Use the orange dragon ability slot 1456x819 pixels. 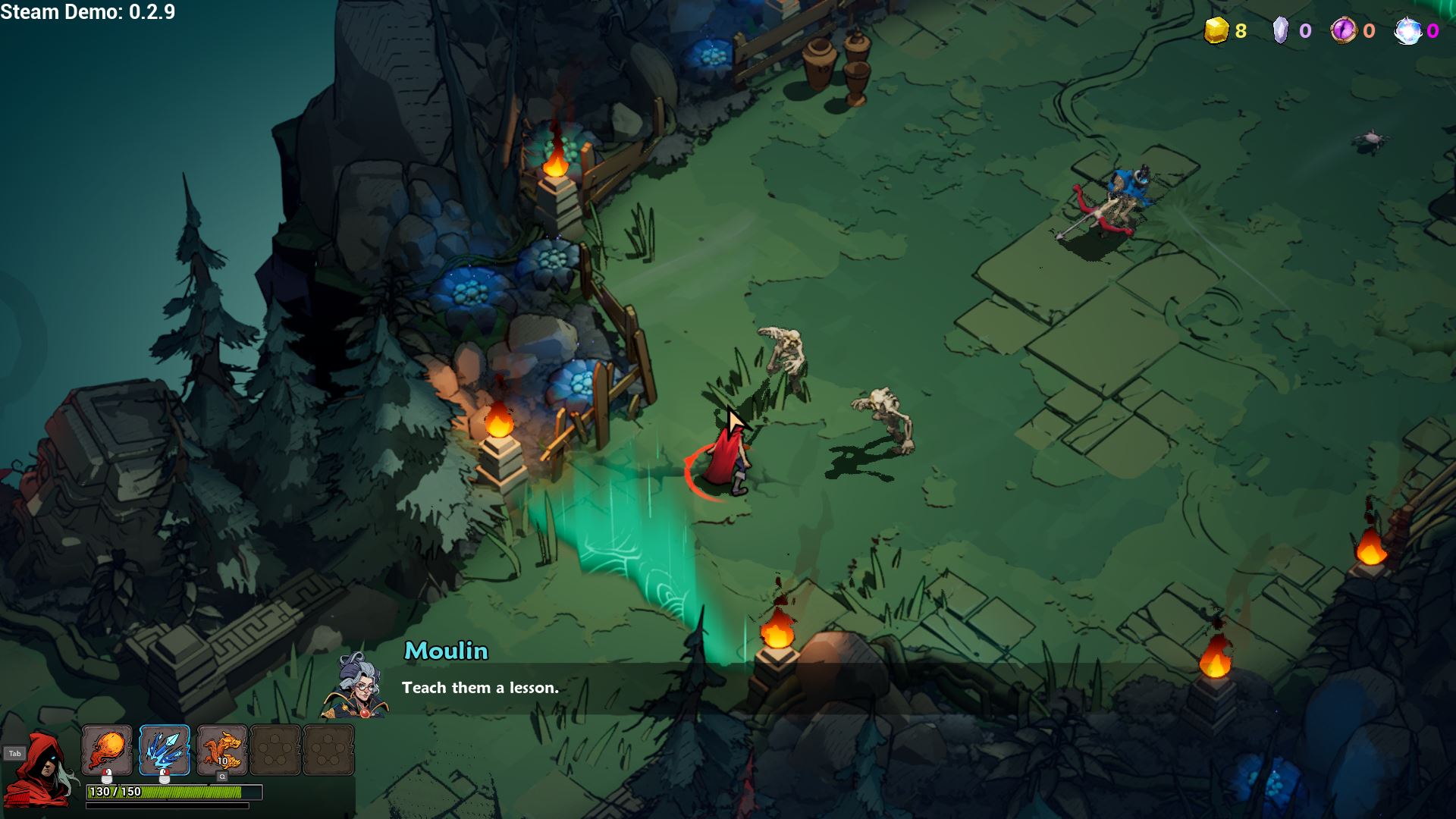click(x=222, y=750)
